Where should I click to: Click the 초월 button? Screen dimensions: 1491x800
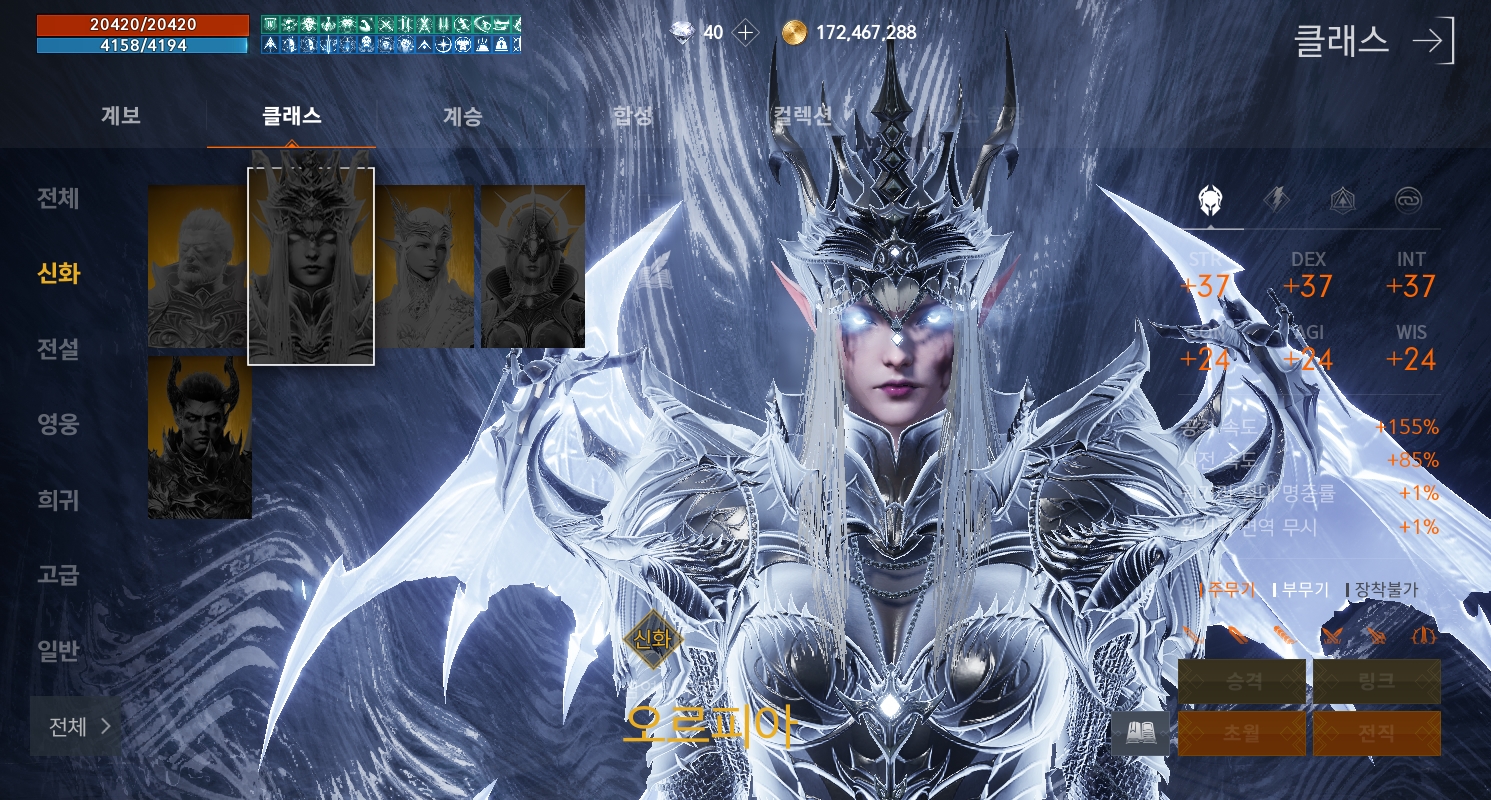1242,733
